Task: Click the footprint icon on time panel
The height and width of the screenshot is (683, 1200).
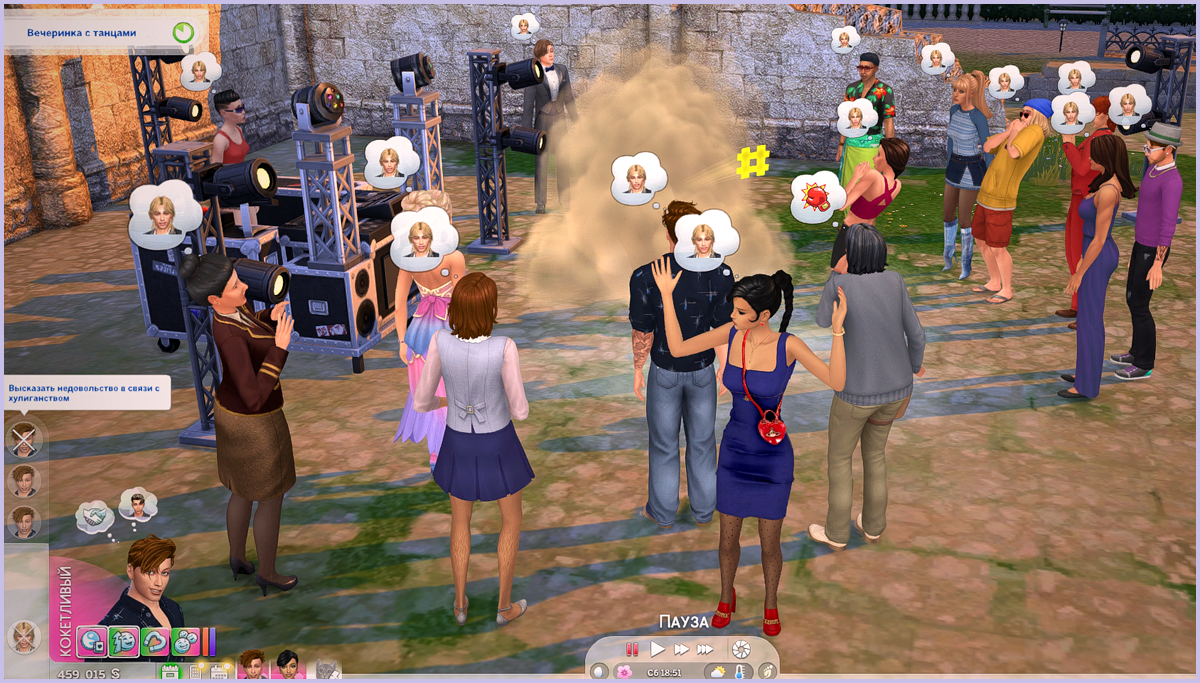Action: [767, 673]
